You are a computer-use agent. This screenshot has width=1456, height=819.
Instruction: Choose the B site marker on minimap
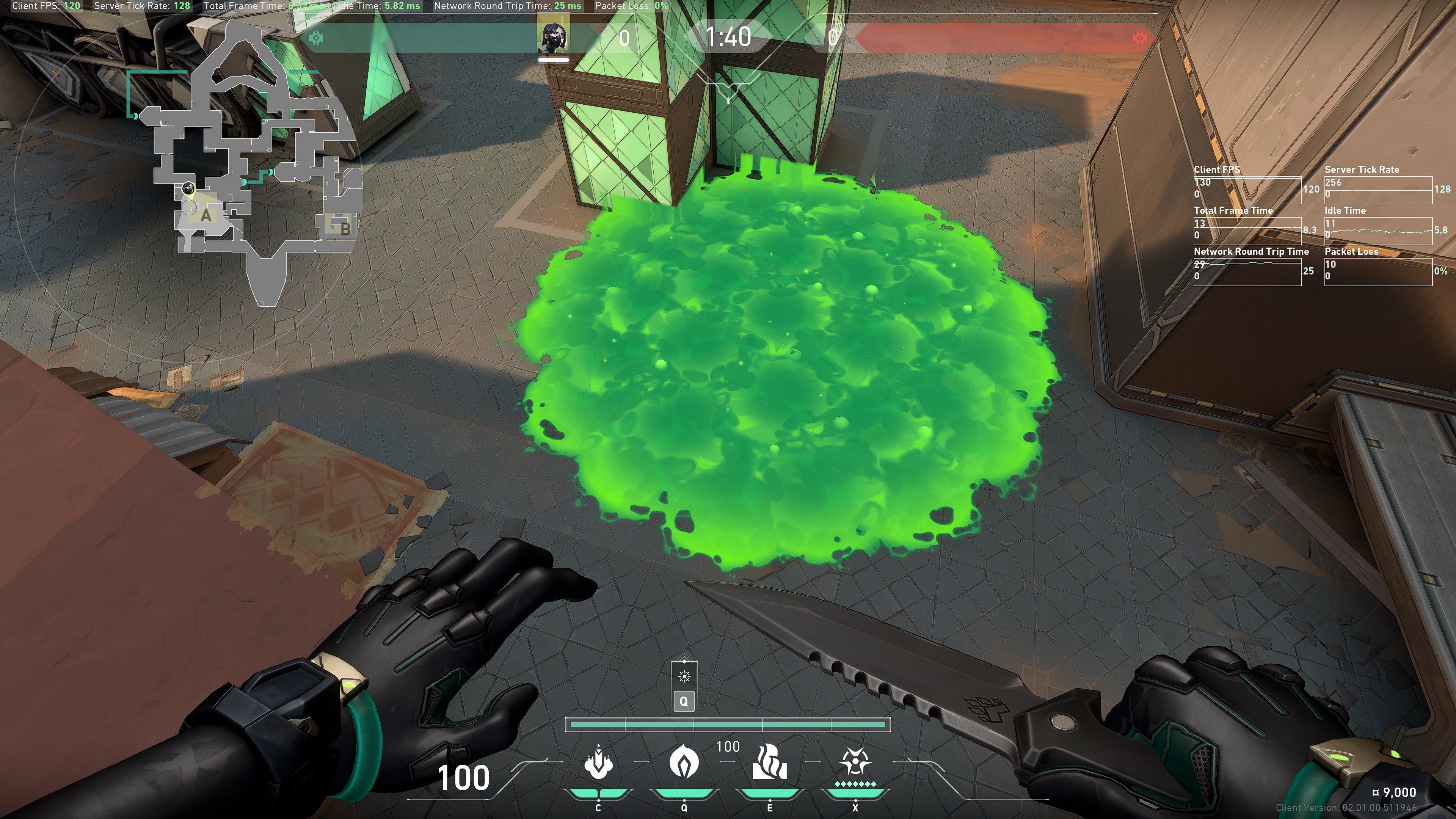345,228
